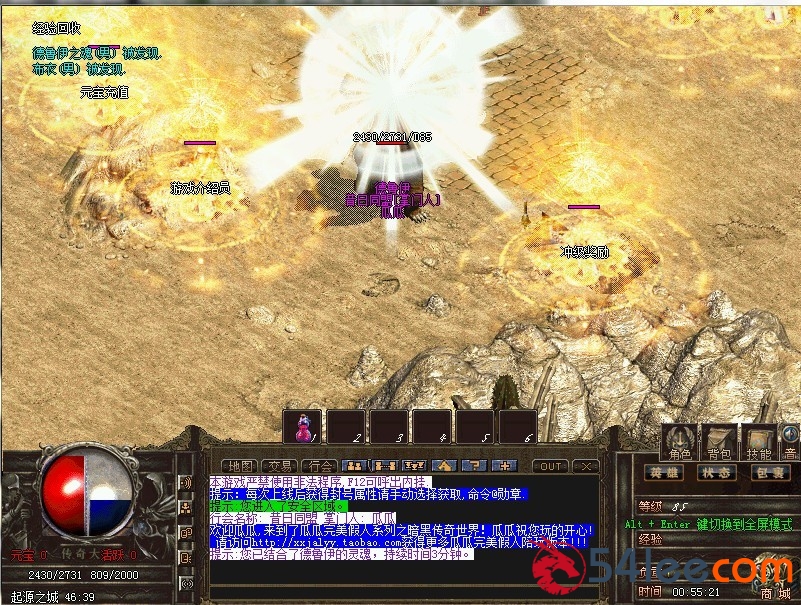Open the two-figures group button

tap(352, 466)
